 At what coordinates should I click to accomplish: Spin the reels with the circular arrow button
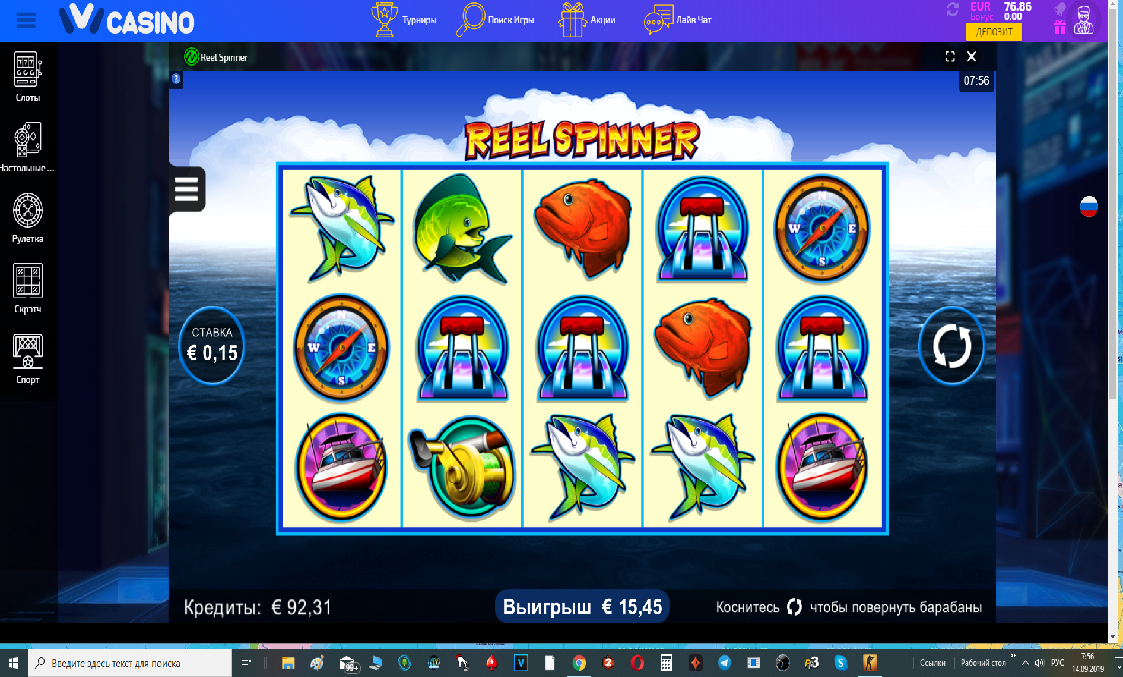point(951,346)
